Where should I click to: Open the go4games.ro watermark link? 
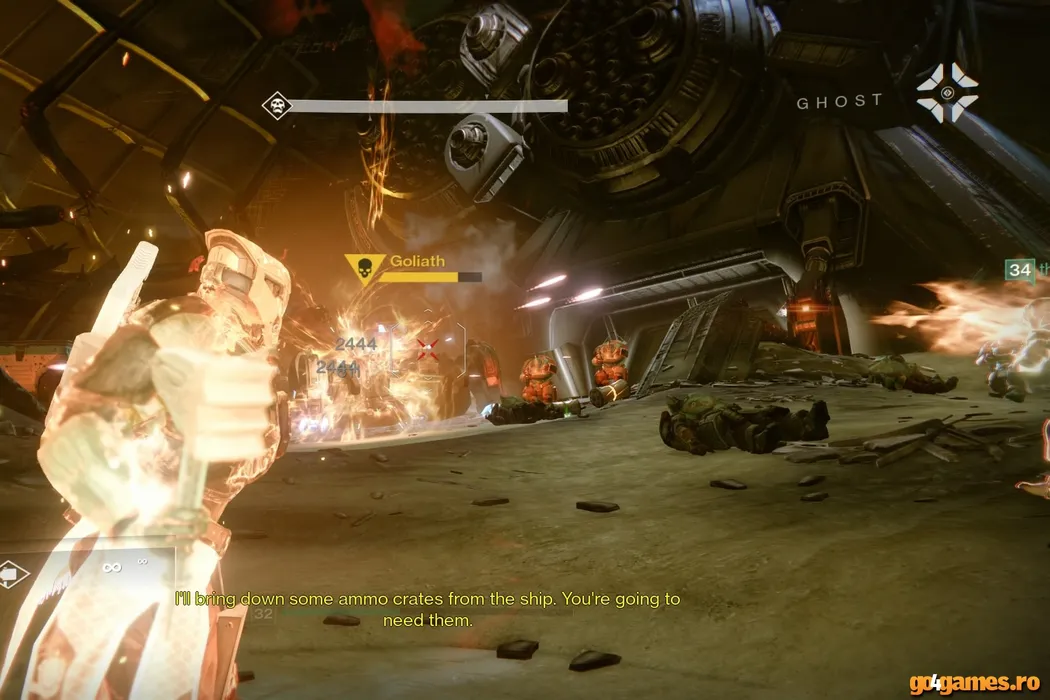[976, 683]
